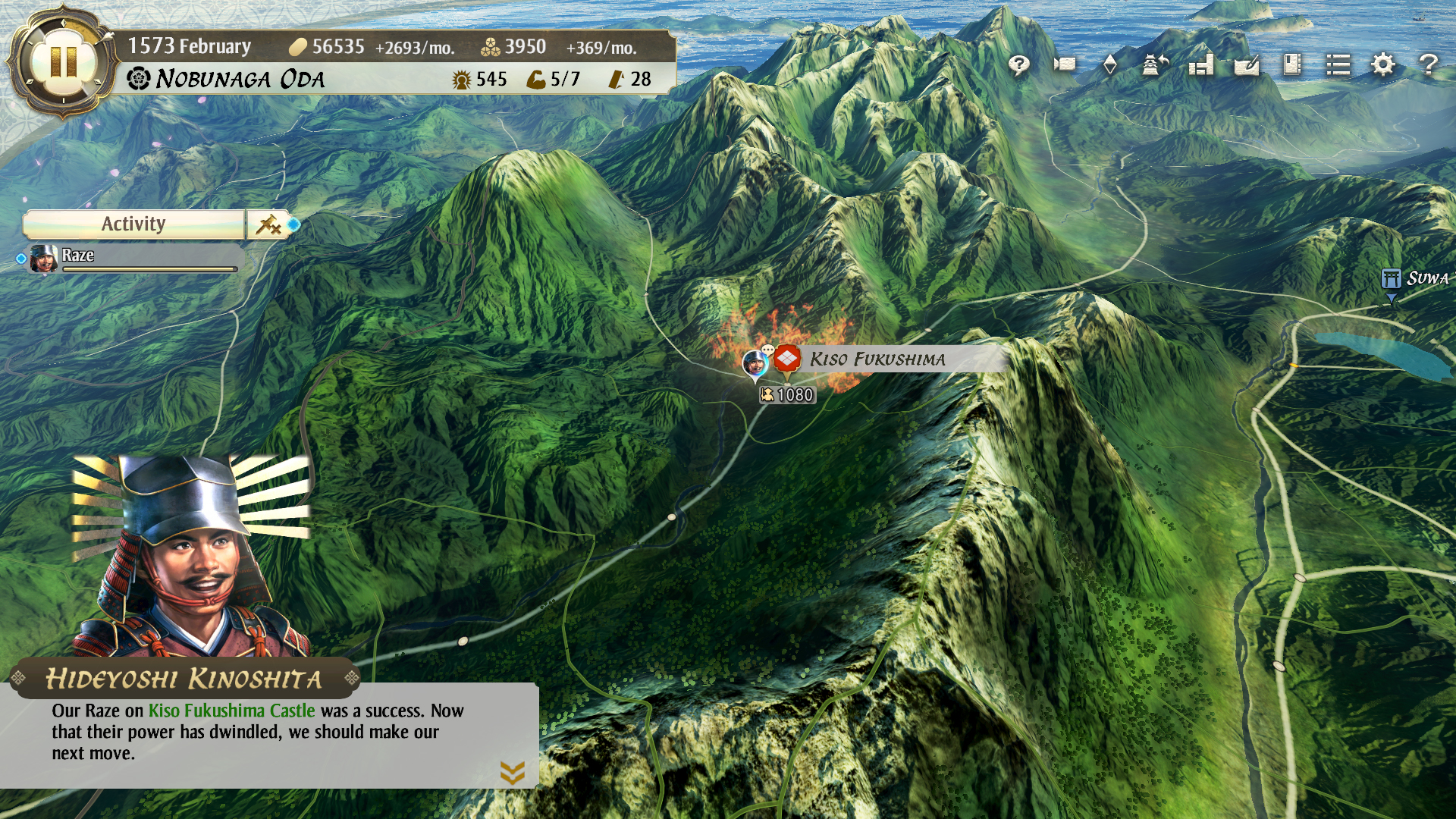Toggle the pin icon beside Activity
The width and height of the screenshot is (1456, 819).
(268, 224)
